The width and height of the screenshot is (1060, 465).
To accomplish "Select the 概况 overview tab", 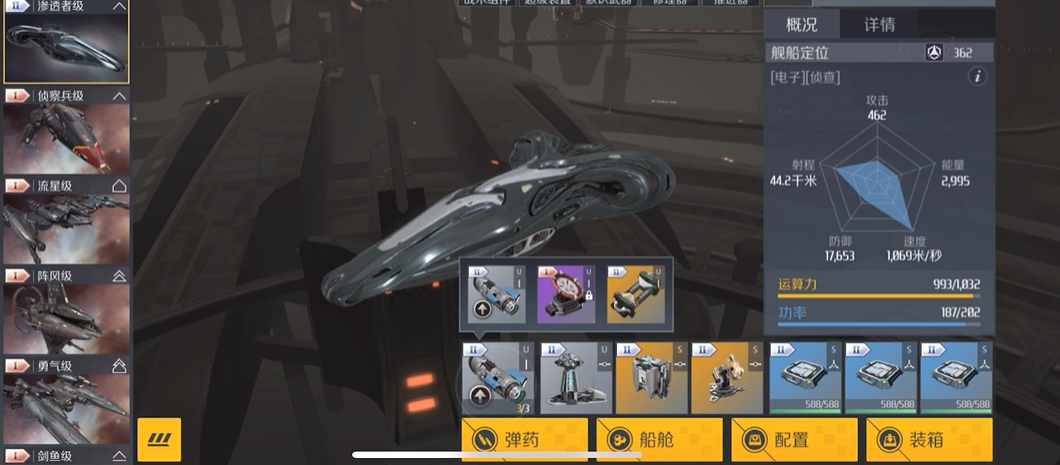I will (802, 24).
